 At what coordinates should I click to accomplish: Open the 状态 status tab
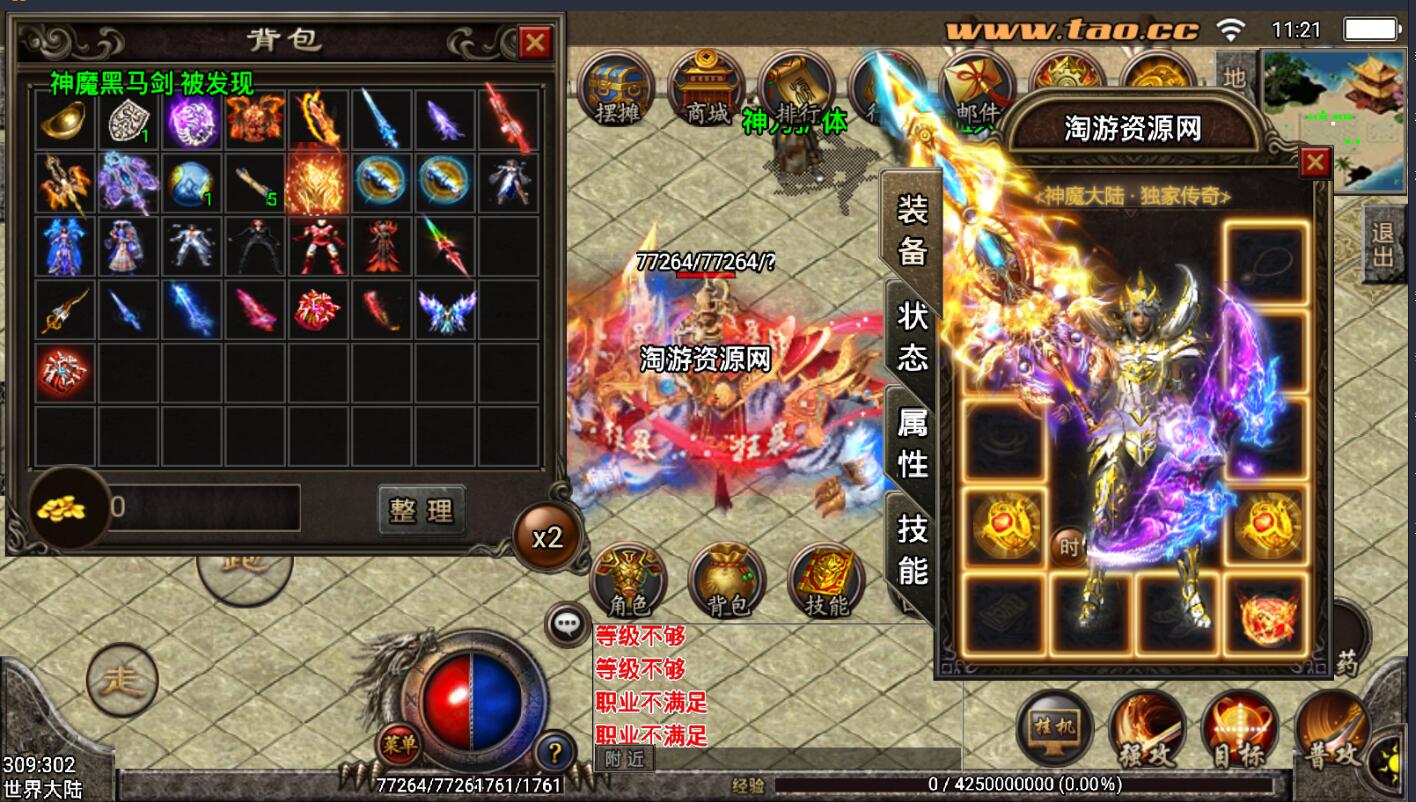(x=912, y=336)
